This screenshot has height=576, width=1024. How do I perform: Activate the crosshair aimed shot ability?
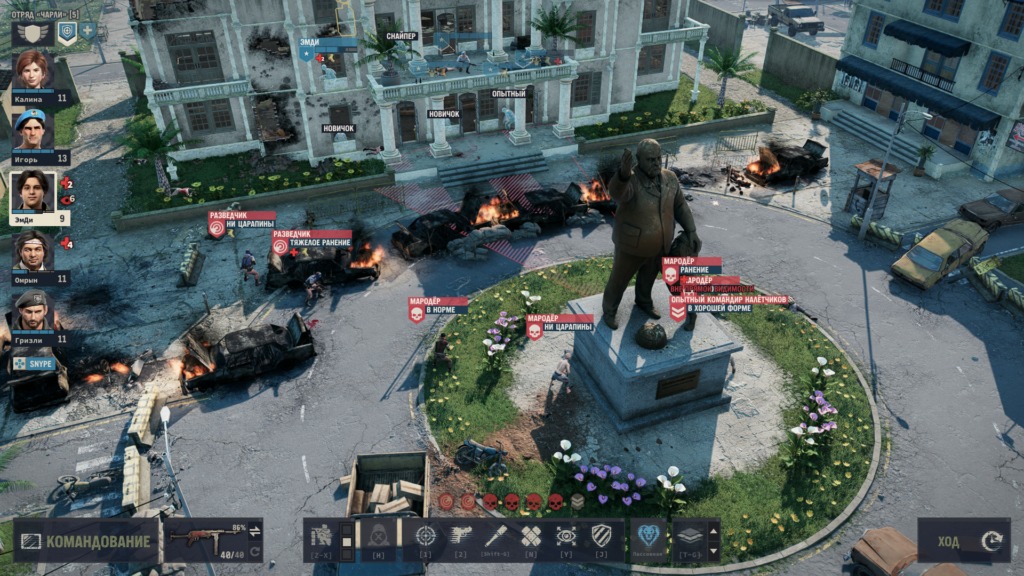pos(425,536)
